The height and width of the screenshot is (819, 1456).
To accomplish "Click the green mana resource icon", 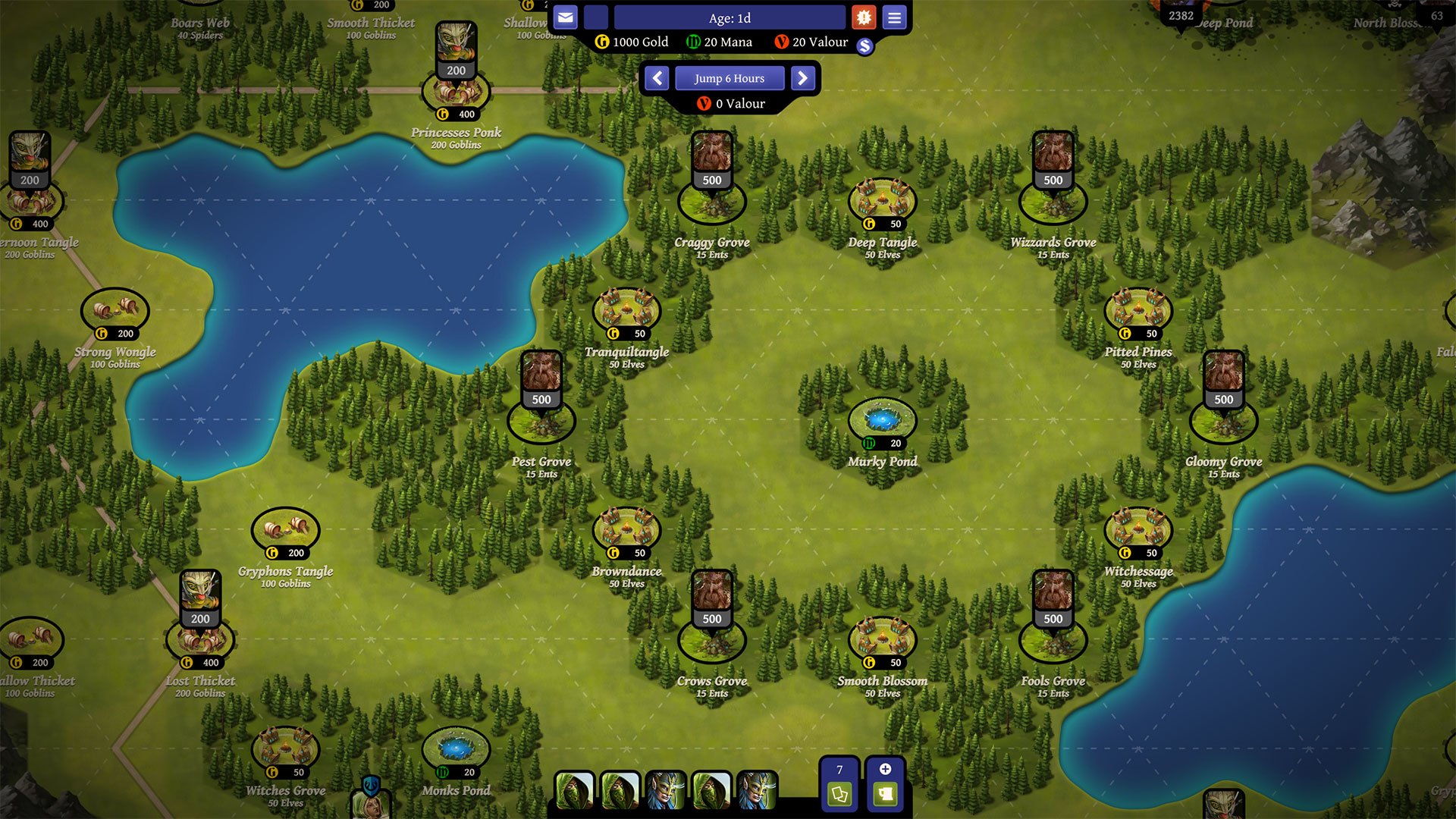I will pos(692,42).
